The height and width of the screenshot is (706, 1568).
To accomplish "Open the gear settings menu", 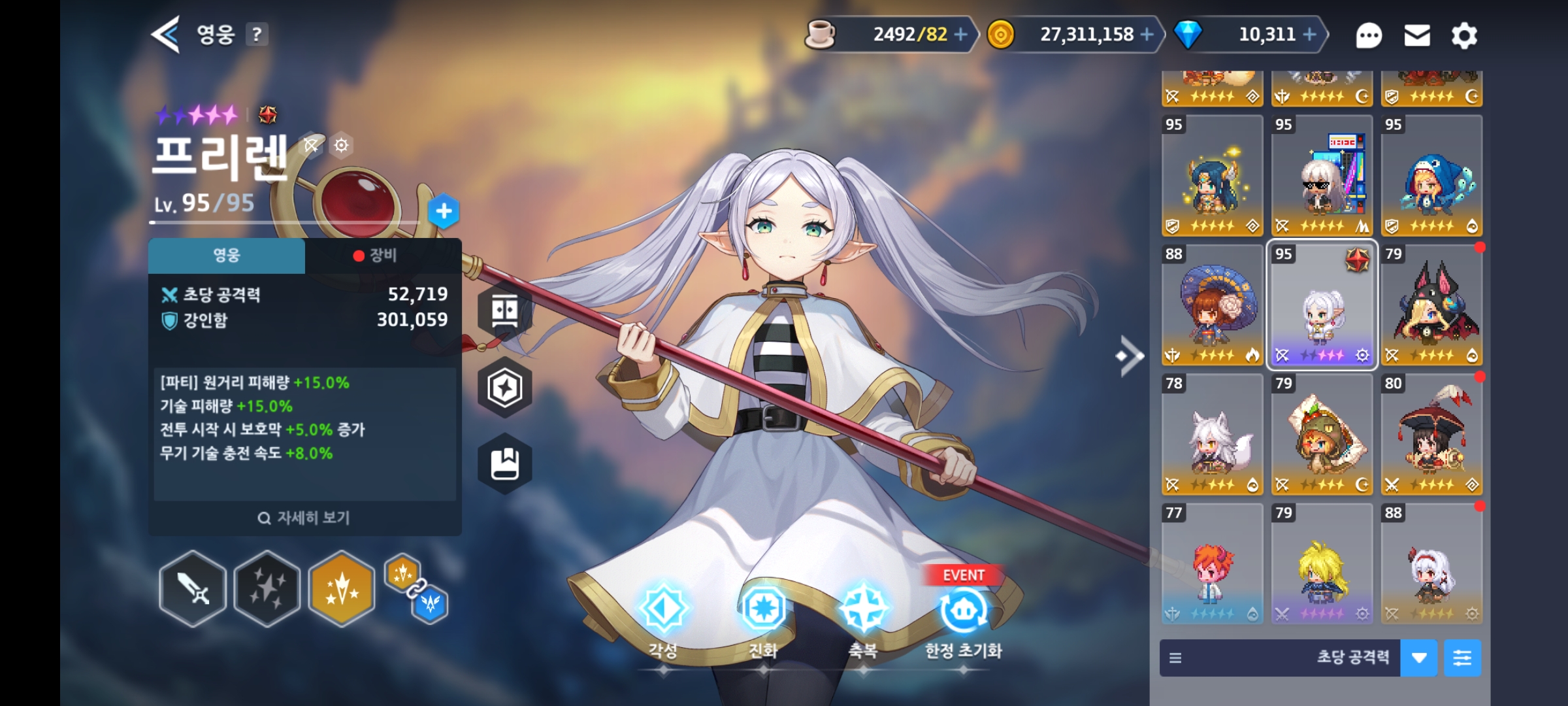I will 1464,36.
